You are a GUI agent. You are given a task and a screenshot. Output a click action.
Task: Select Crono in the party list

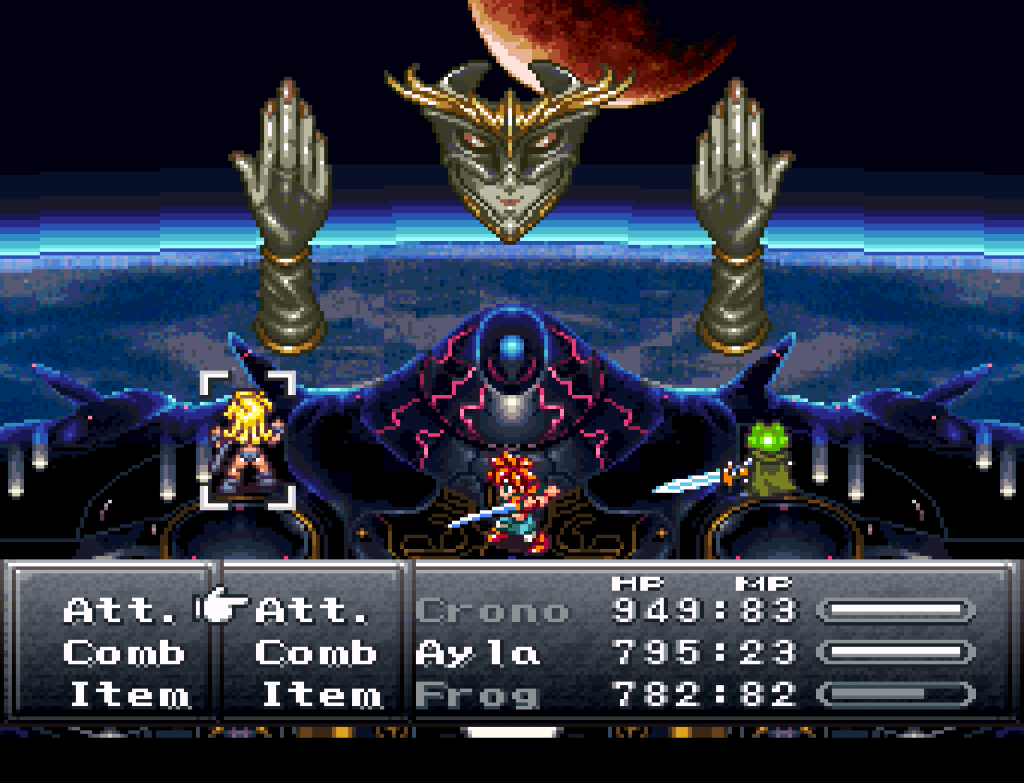(492, 610)
